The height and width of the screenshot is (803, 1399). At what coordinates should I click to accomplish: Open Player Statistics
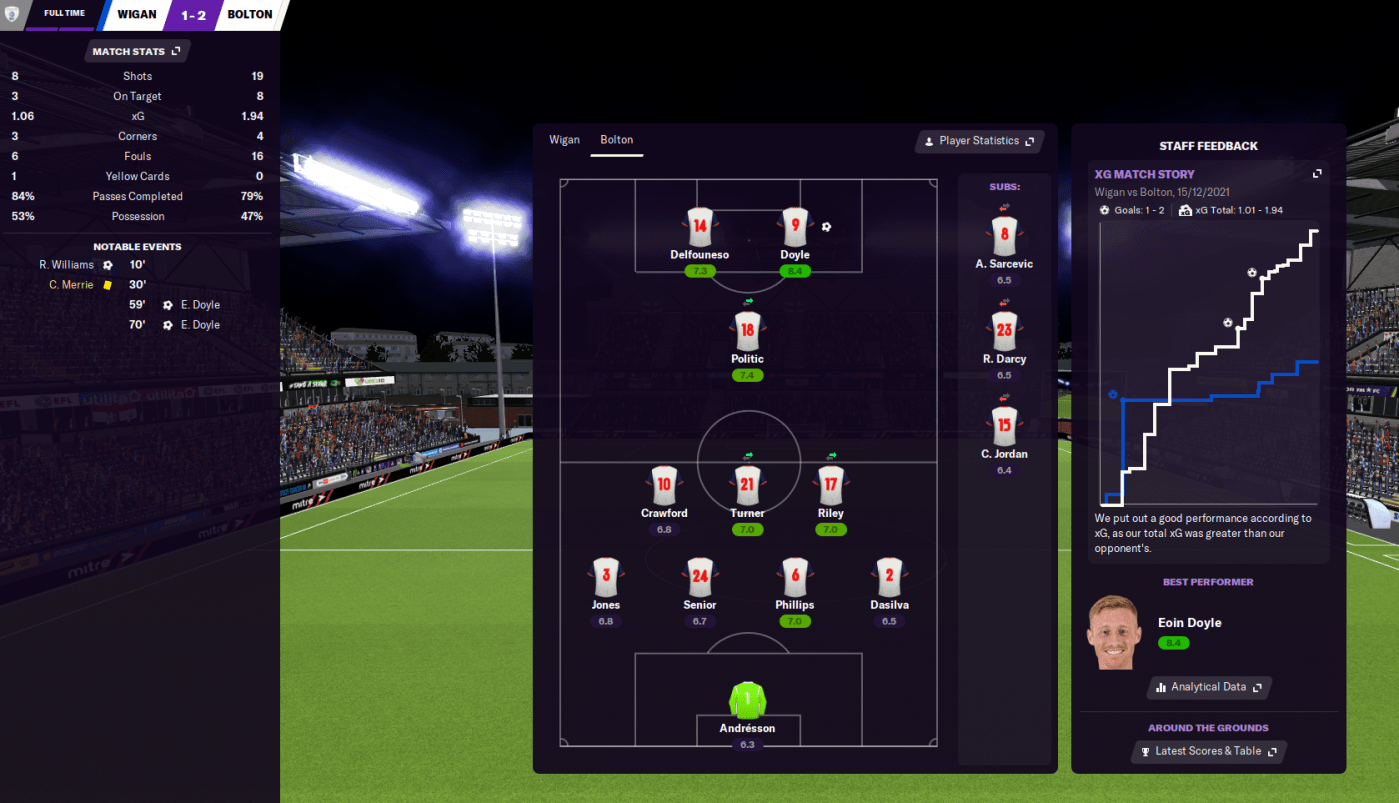click(x=979, y=141)
